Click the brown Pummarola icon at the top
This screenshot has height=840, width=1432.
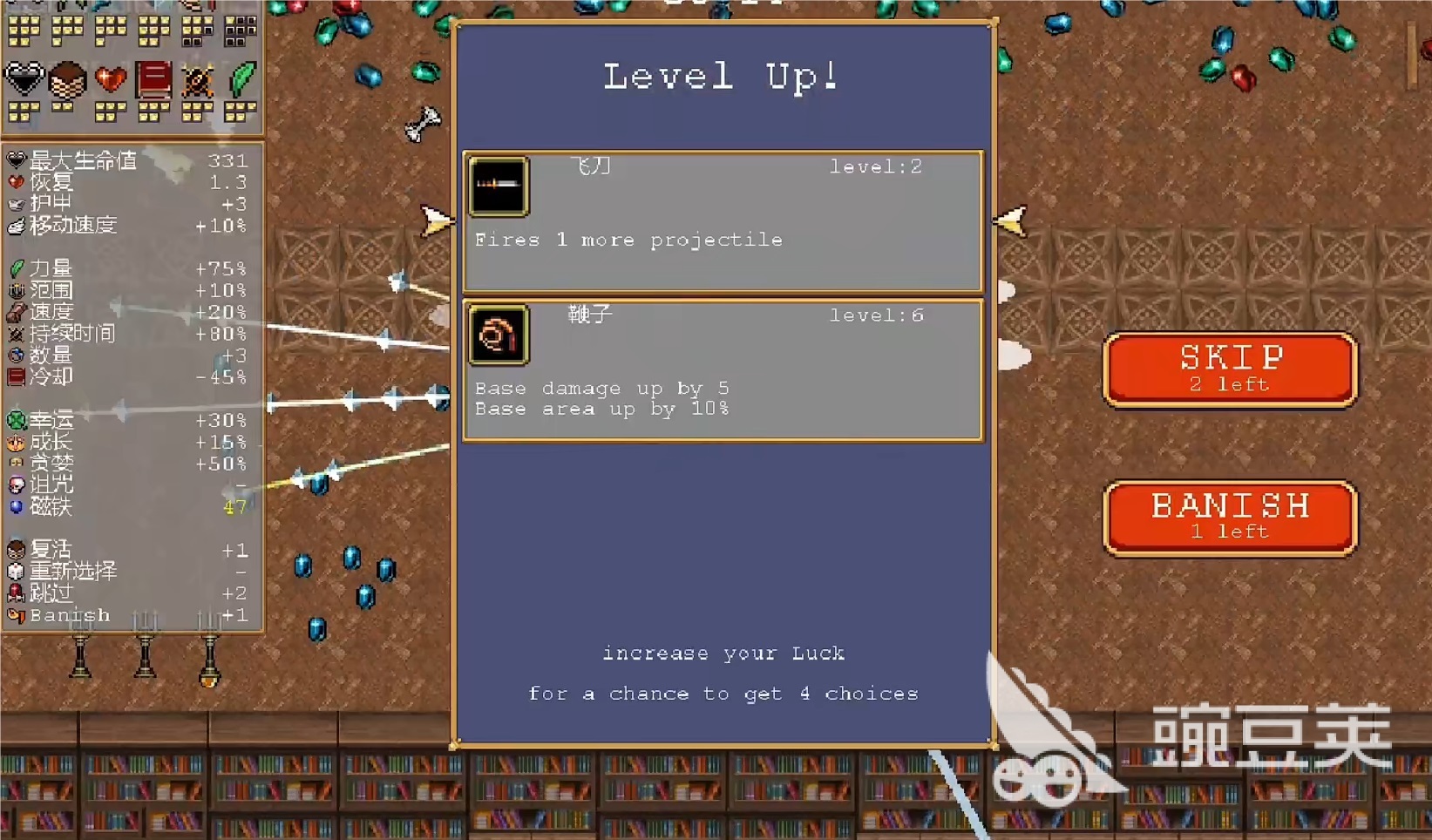(x=67, y=78)
